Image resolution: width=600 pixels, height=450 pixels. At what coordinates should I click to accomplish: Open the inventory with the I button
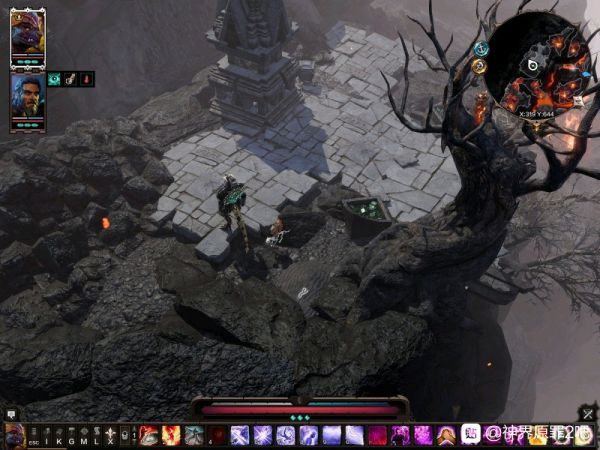(x=46, y=436)
